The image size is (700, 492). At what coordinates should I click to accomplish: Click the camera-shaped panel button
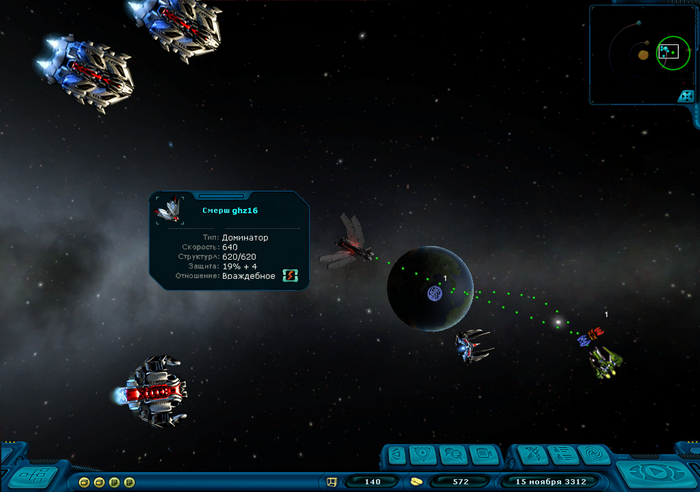click(x=482, y=455)
